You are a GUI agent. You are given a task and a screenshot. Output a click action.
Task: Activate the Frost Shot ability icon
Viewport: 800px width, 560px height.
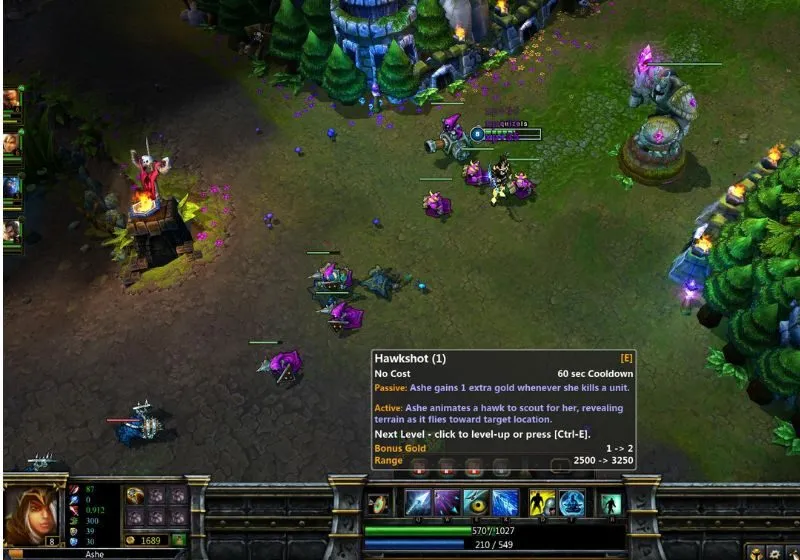tap(417, 503)
